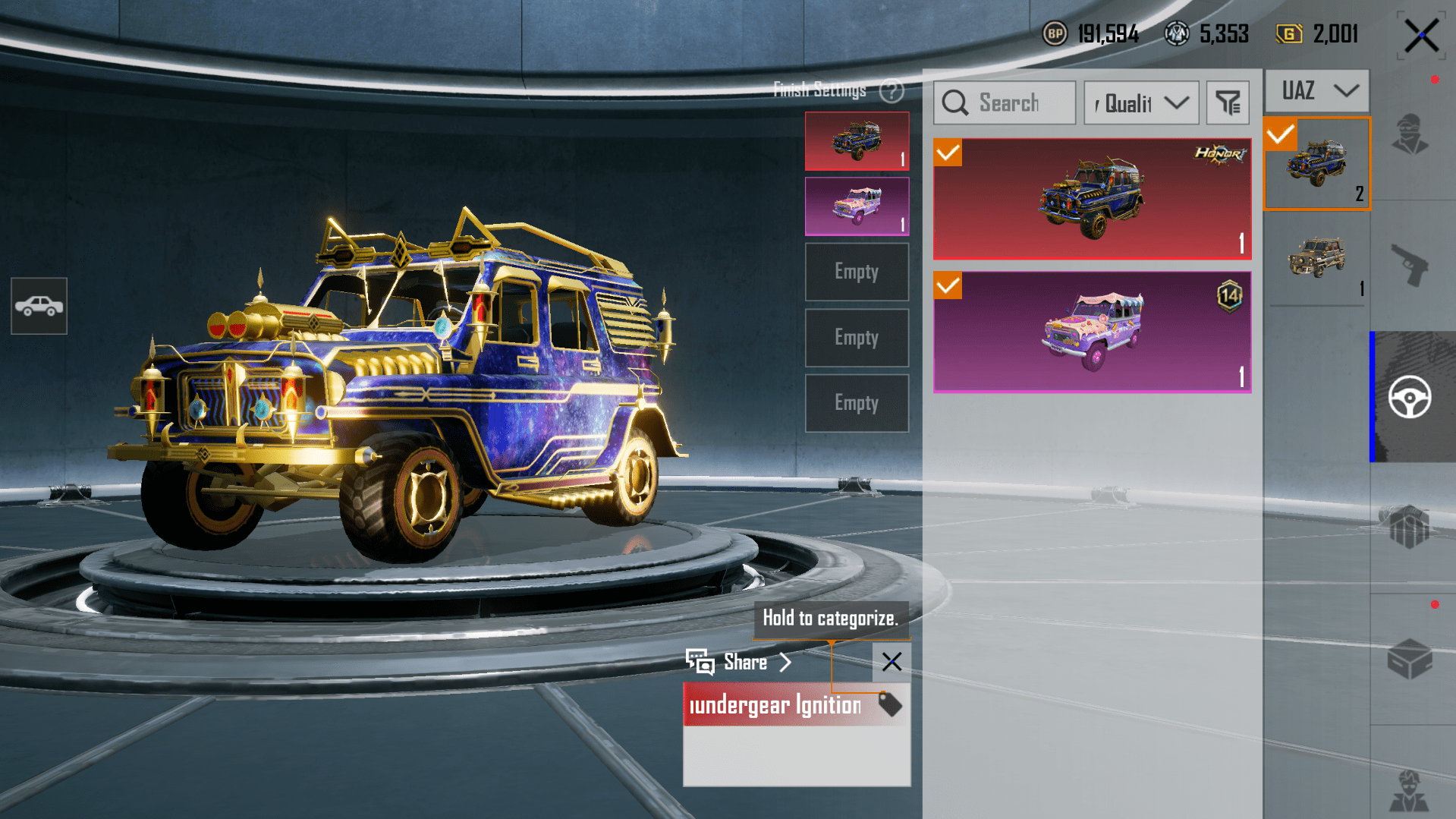The image size is (1456, 819).
Task: Close the skin name popup
Action: (x=892, y=662)
